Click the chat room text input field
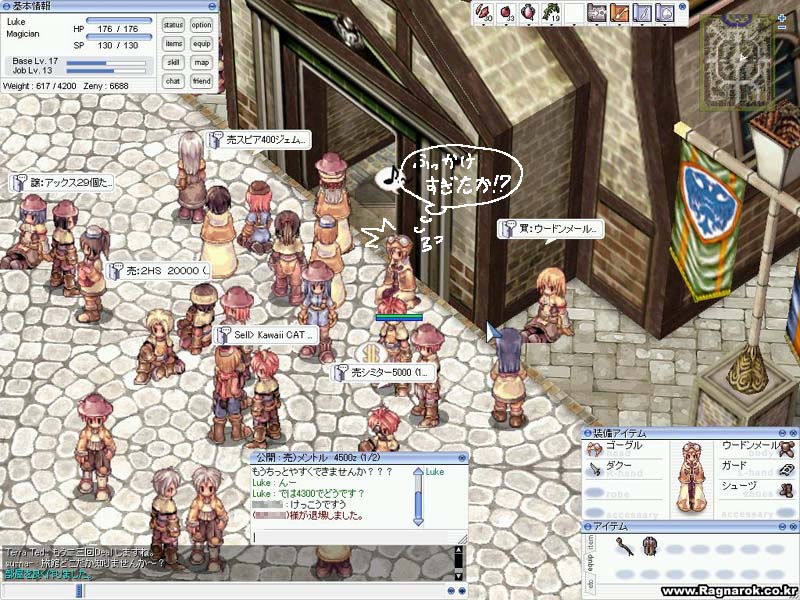 pos(350,537)
